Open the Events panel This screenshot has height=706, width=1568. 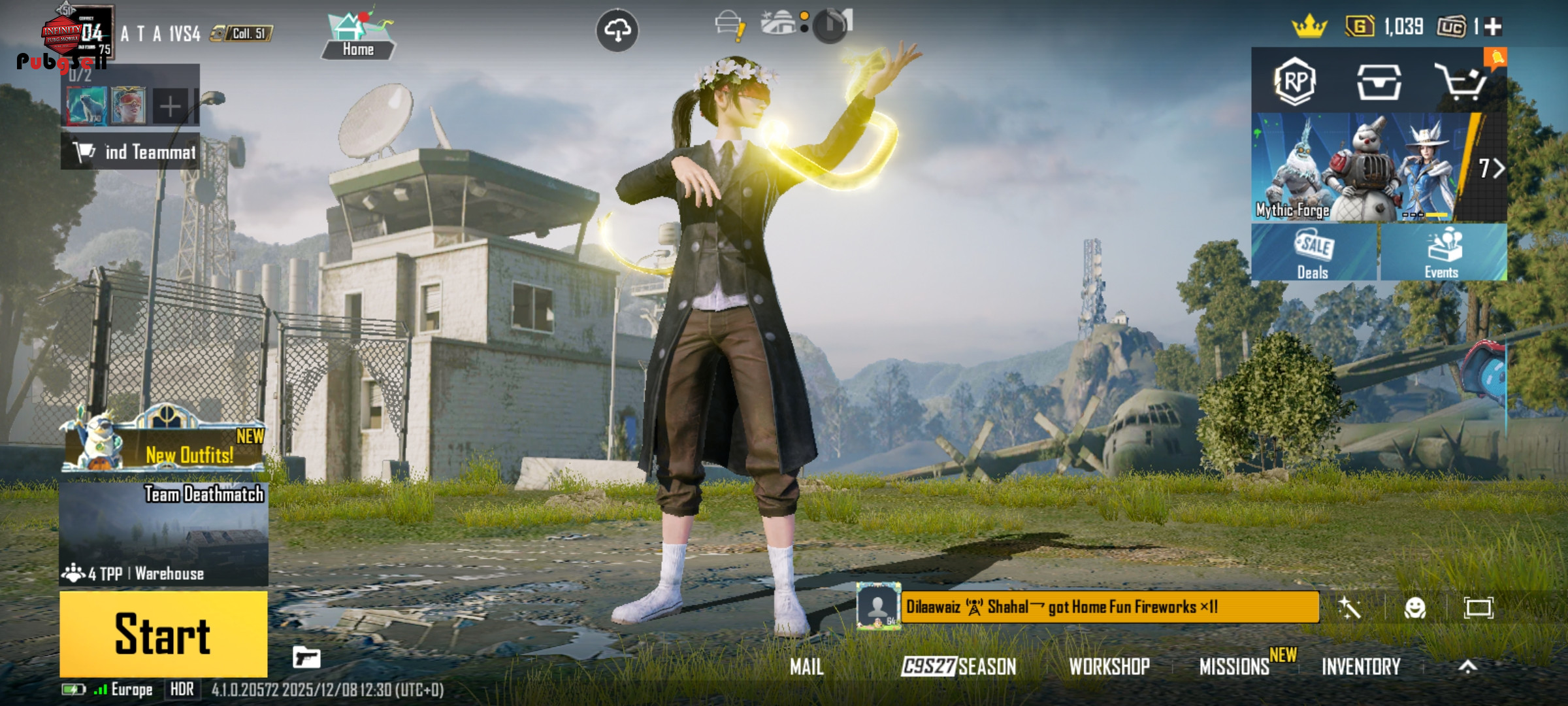1443,253
